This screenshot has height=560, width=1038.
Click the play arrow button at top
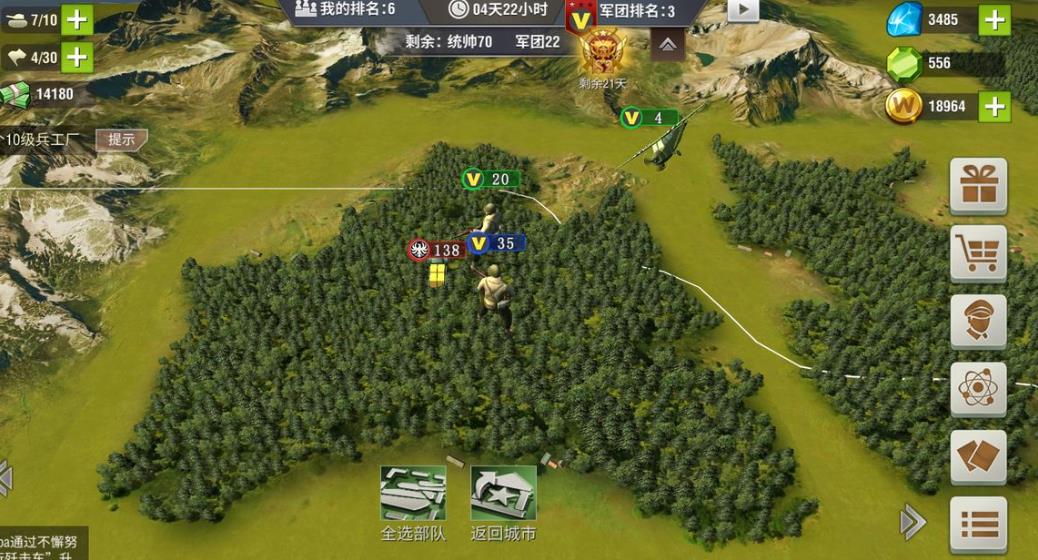click(x=742, y=10)
